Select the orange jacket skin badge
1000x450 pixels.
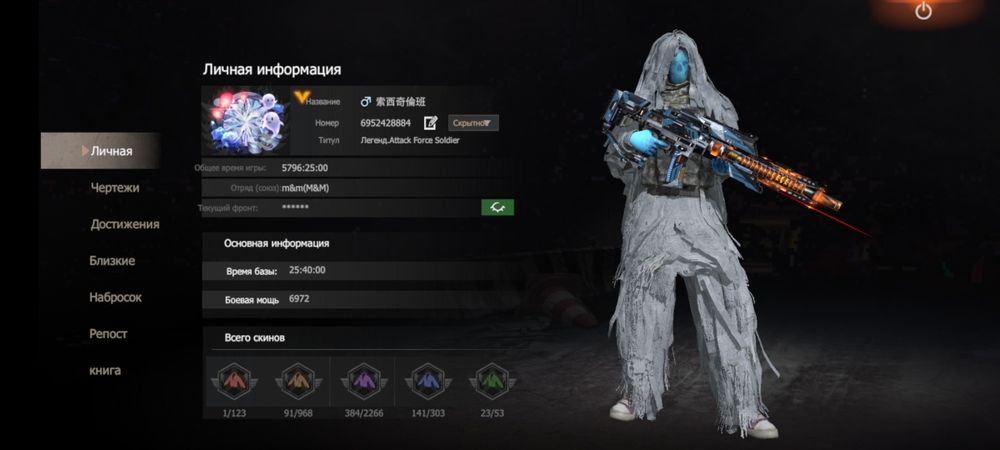pyautogui.click(x=296, y=382)
